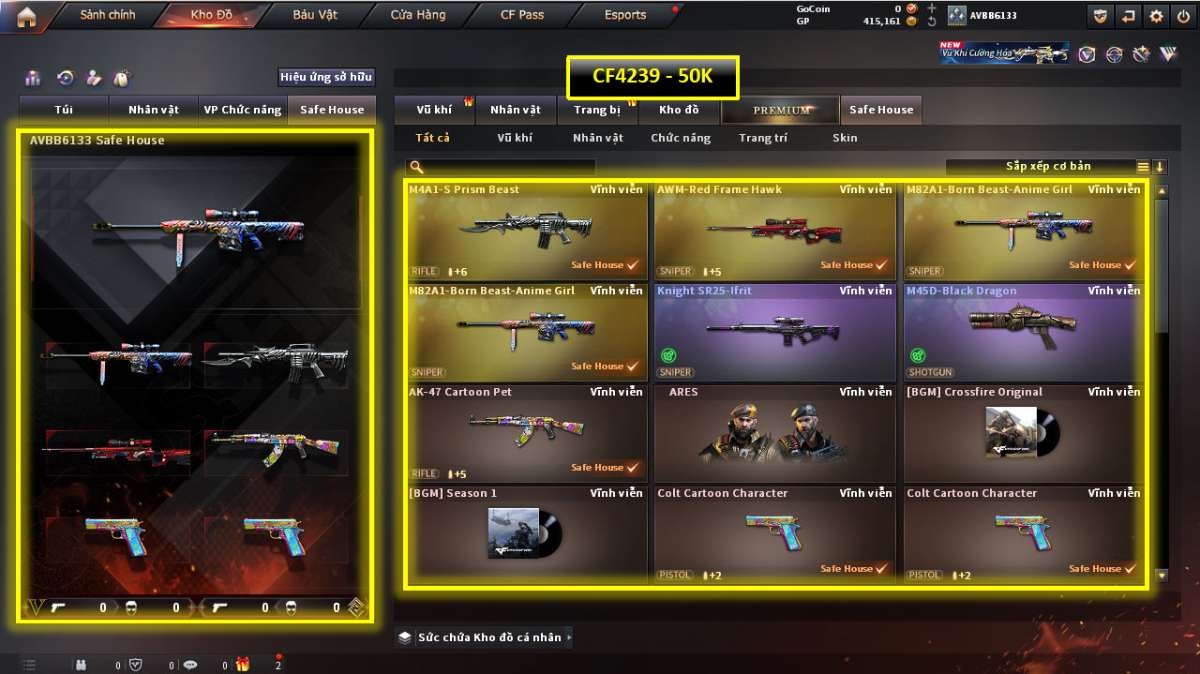Select the M4A1-S Prism Beast item
The image size is (1200, 674).
tap(526, 231)
